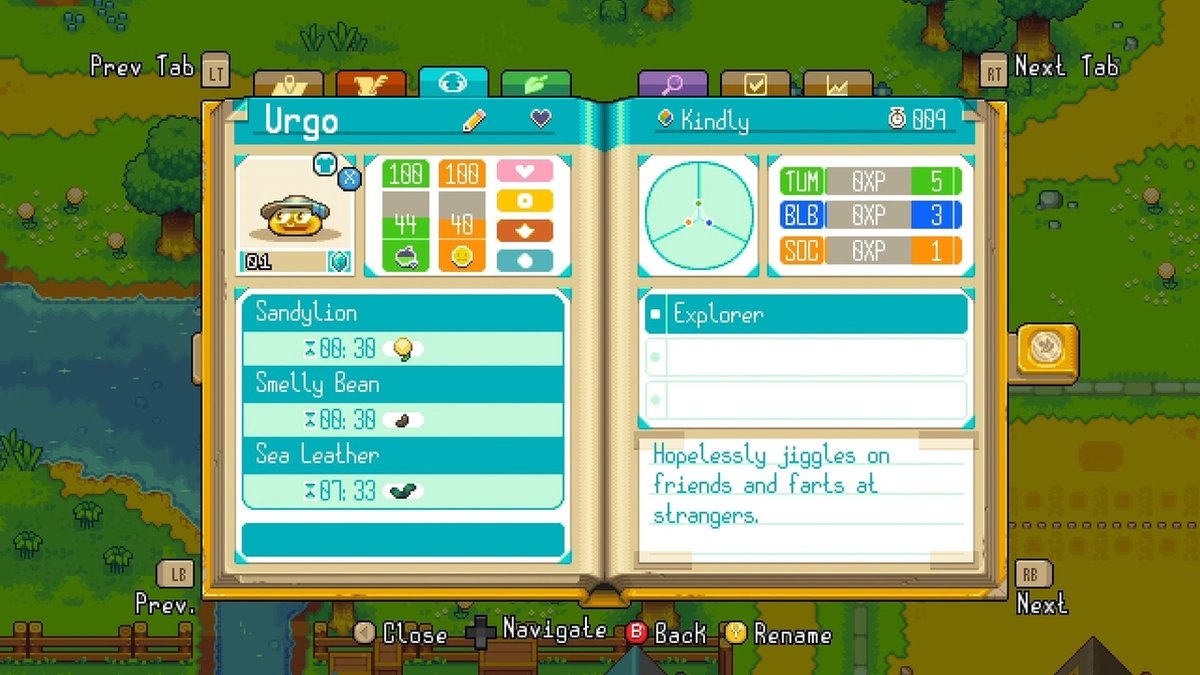Open the gold medal side bookmark
Viewport: 1200px width, 675px height.
click(x=1046, y=352)
